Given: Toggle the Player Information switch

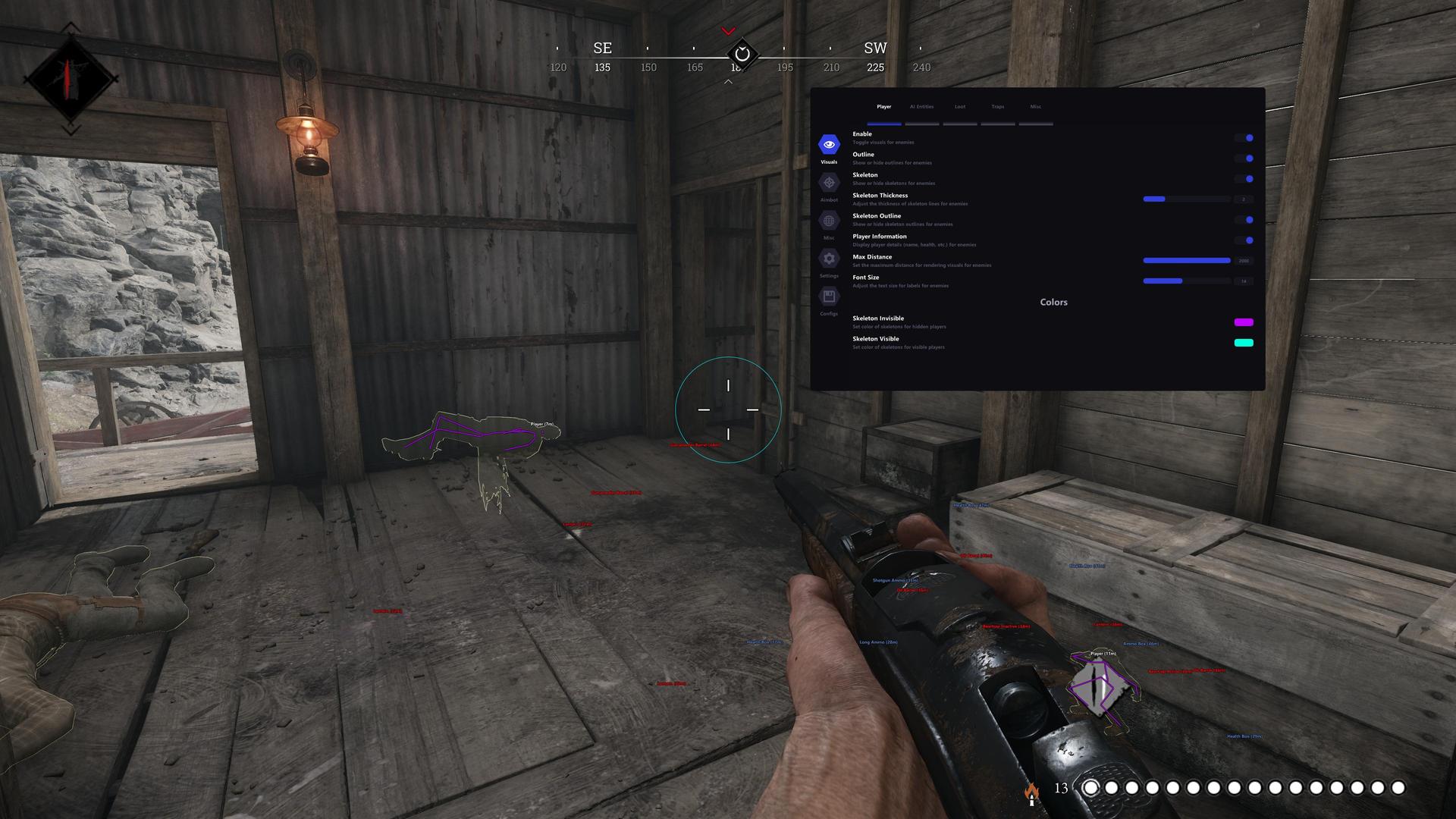Looking at the screenshot, I should pyautogui.click(x=1244, y=240).
